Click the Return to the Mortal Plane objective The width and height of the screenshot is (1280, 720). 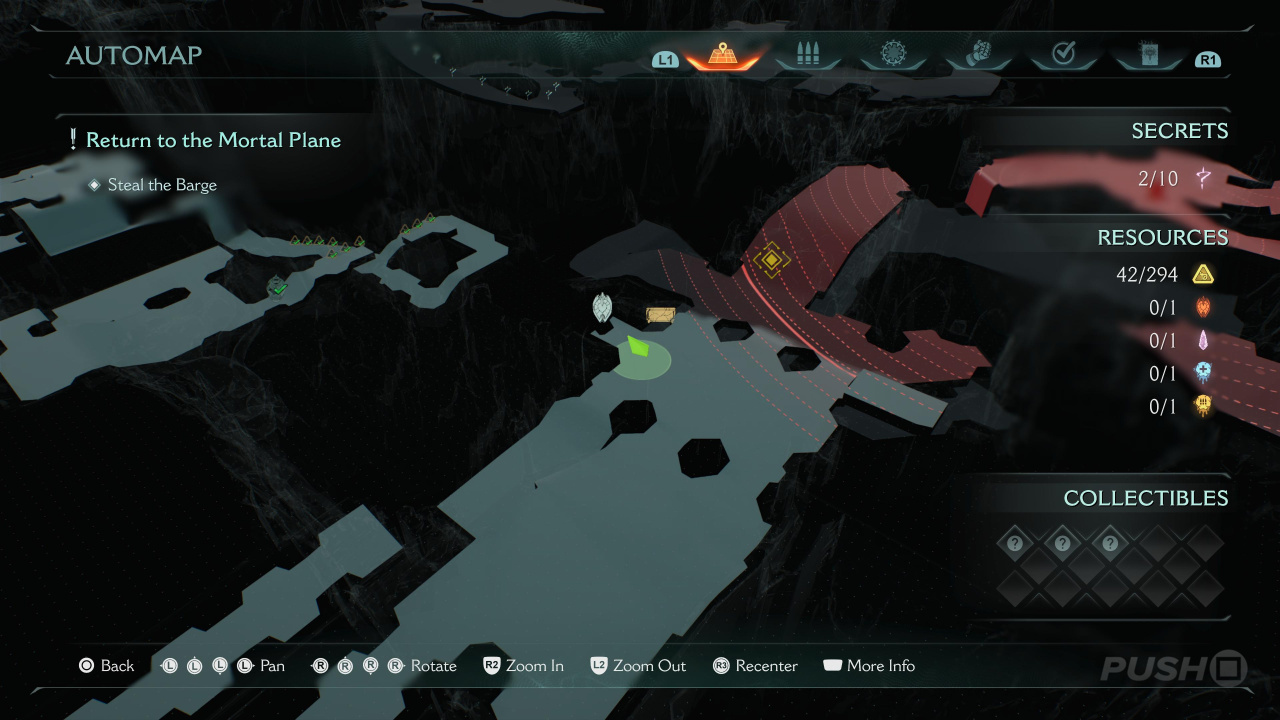click(x=213, y=140)
